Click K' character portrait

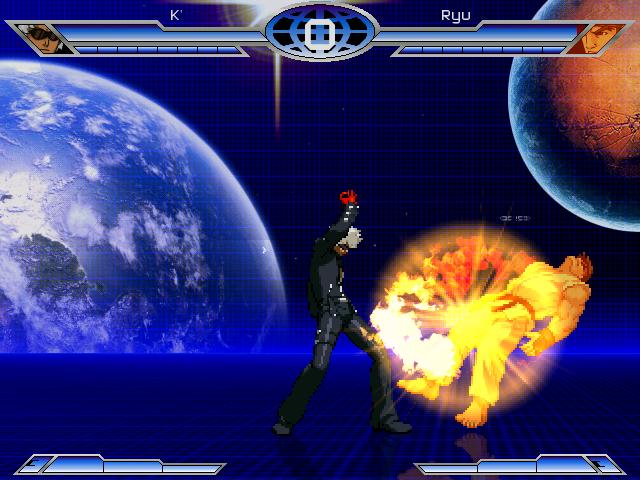(44, 38)
